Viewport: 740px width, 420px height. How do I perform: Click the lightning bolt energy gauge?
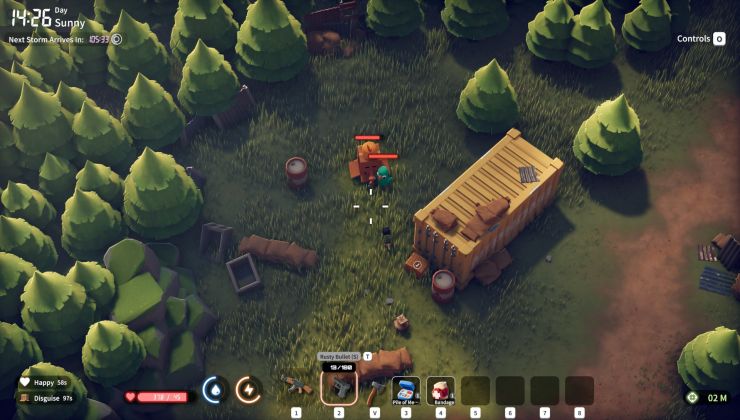click(x=248, y=389)
